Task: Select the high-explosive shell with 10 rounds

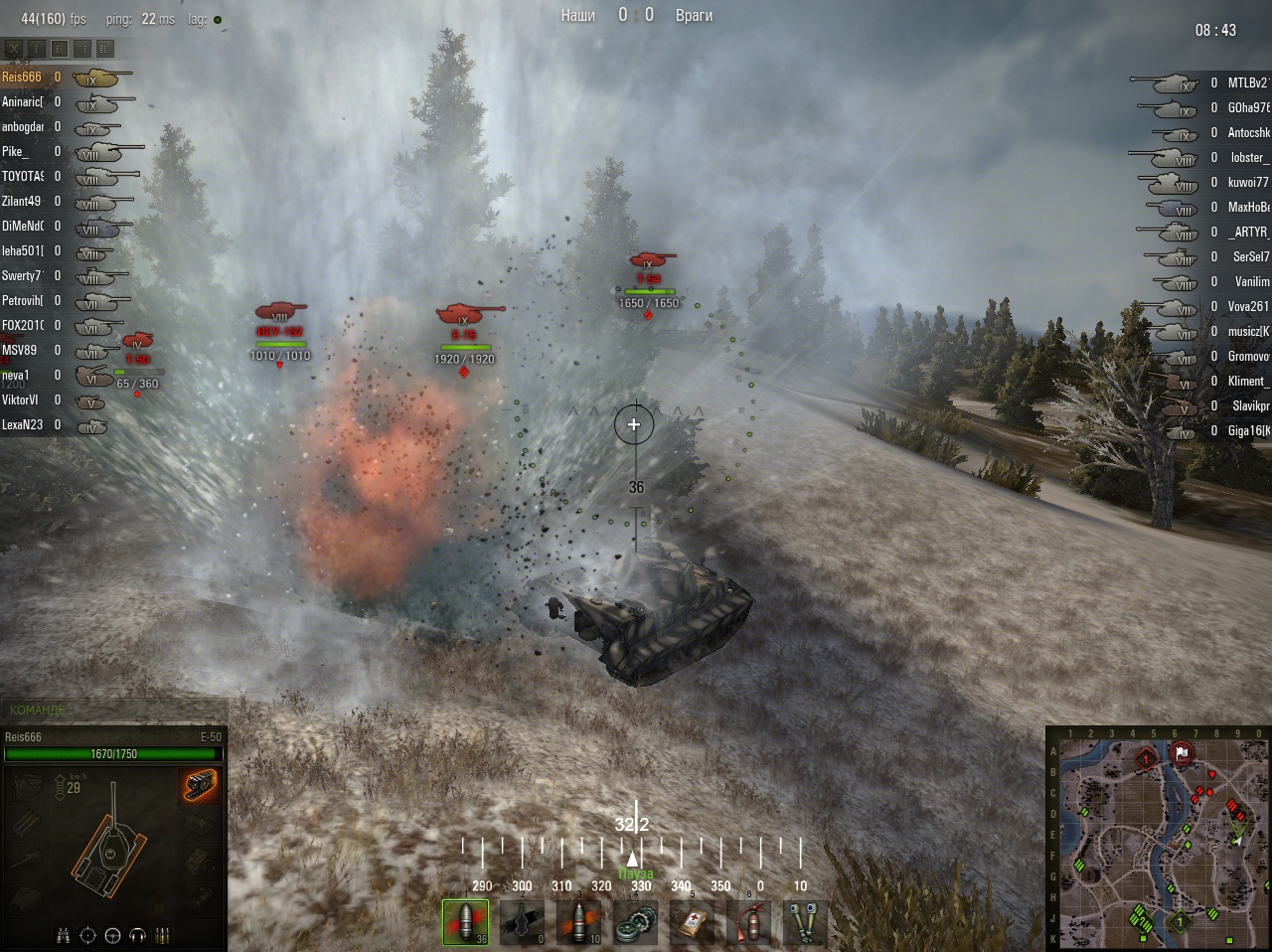Action: (x=578, y=922)
